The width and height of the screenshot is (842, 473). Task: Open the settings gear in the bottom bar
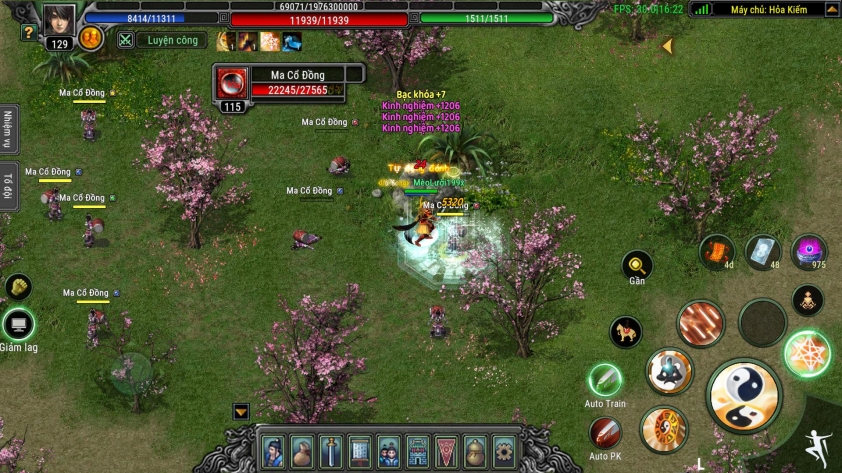click(x=505, y=451)
